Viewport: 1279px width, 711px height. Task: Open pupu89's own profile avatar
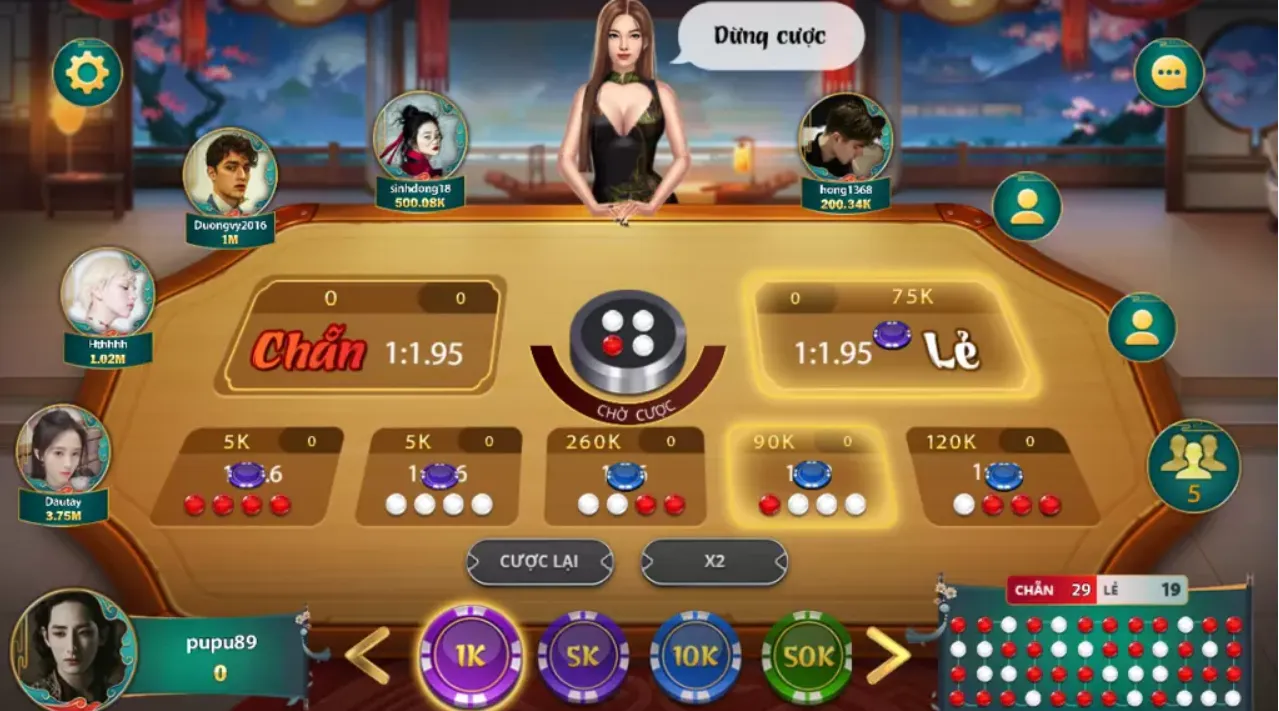tap(72, 650)
